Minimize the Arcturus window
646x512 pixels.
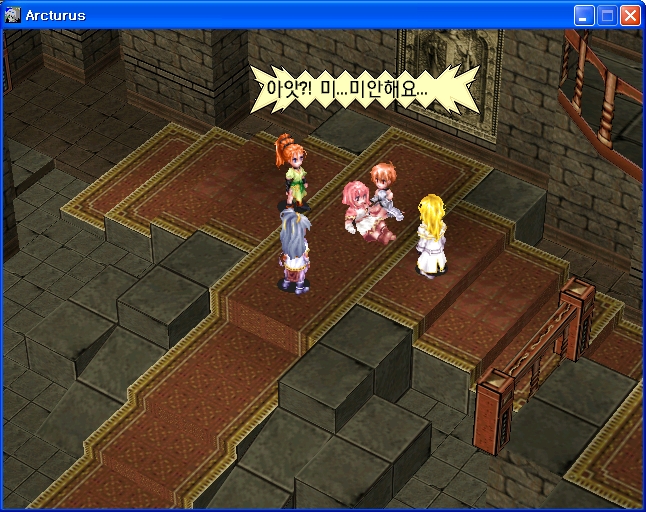coord(584,15)
